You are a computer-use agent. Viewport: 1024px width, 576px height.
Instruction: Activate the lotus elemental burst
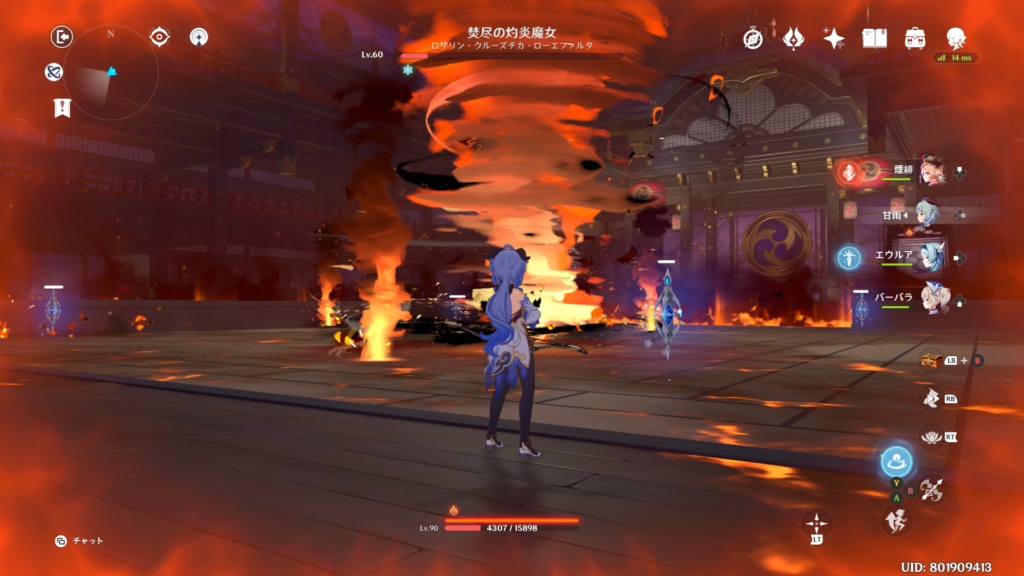click(932, 436)
